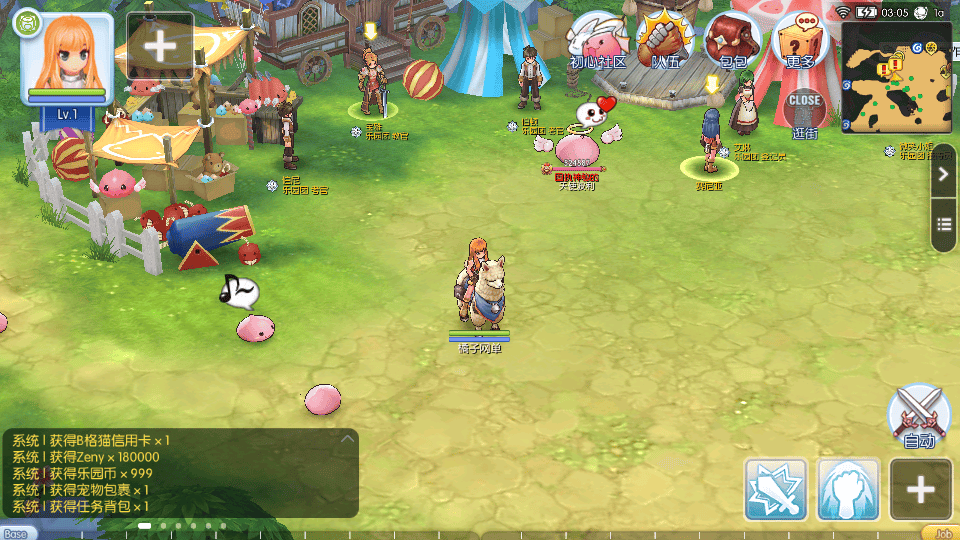Open the list icon on the side panel
This screenshot has width=960, height=540.
(944, 224)
